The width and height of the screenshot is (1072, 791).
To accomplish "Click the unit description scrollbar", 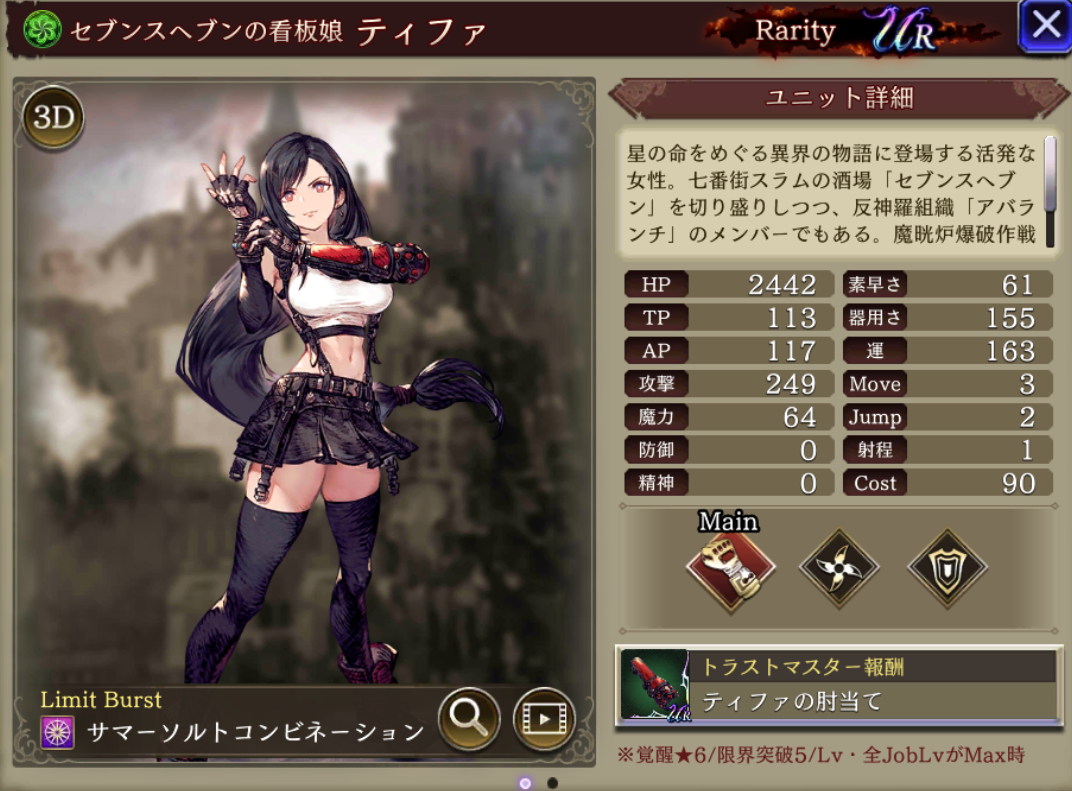I will pos(1050,174).
